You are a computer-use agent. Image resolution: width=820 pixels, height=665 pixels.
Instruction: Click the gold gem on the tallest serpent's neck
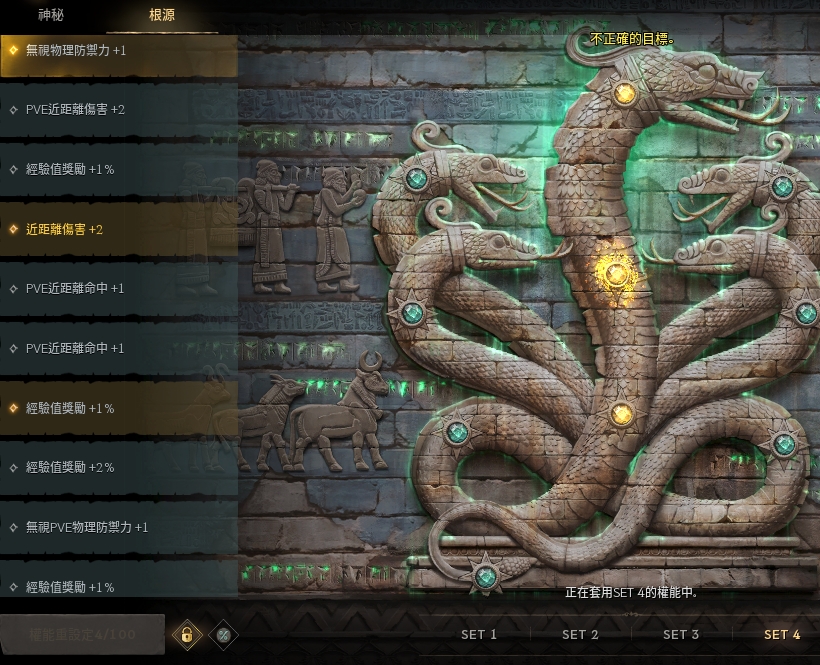pos(625,94)
